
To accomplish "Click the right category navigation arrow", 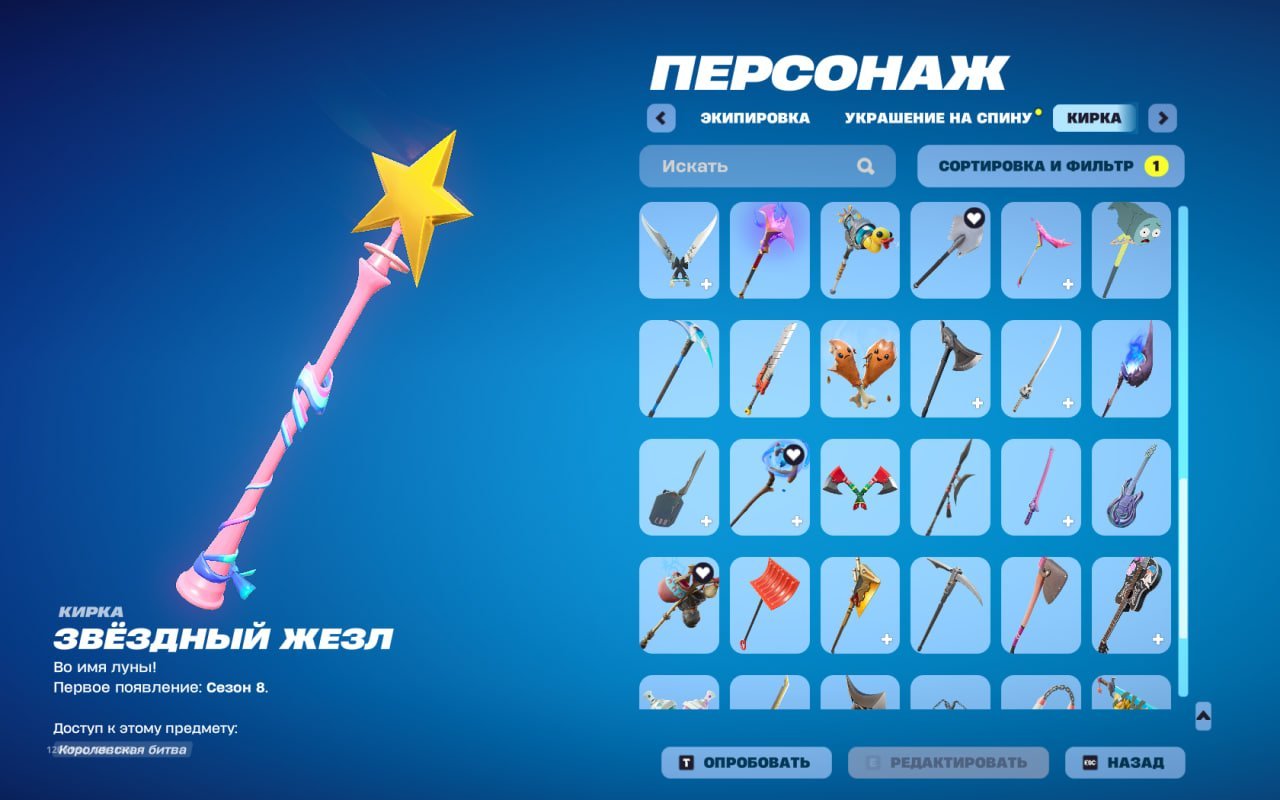I will pyautogui.click(x=1162, y=118).
